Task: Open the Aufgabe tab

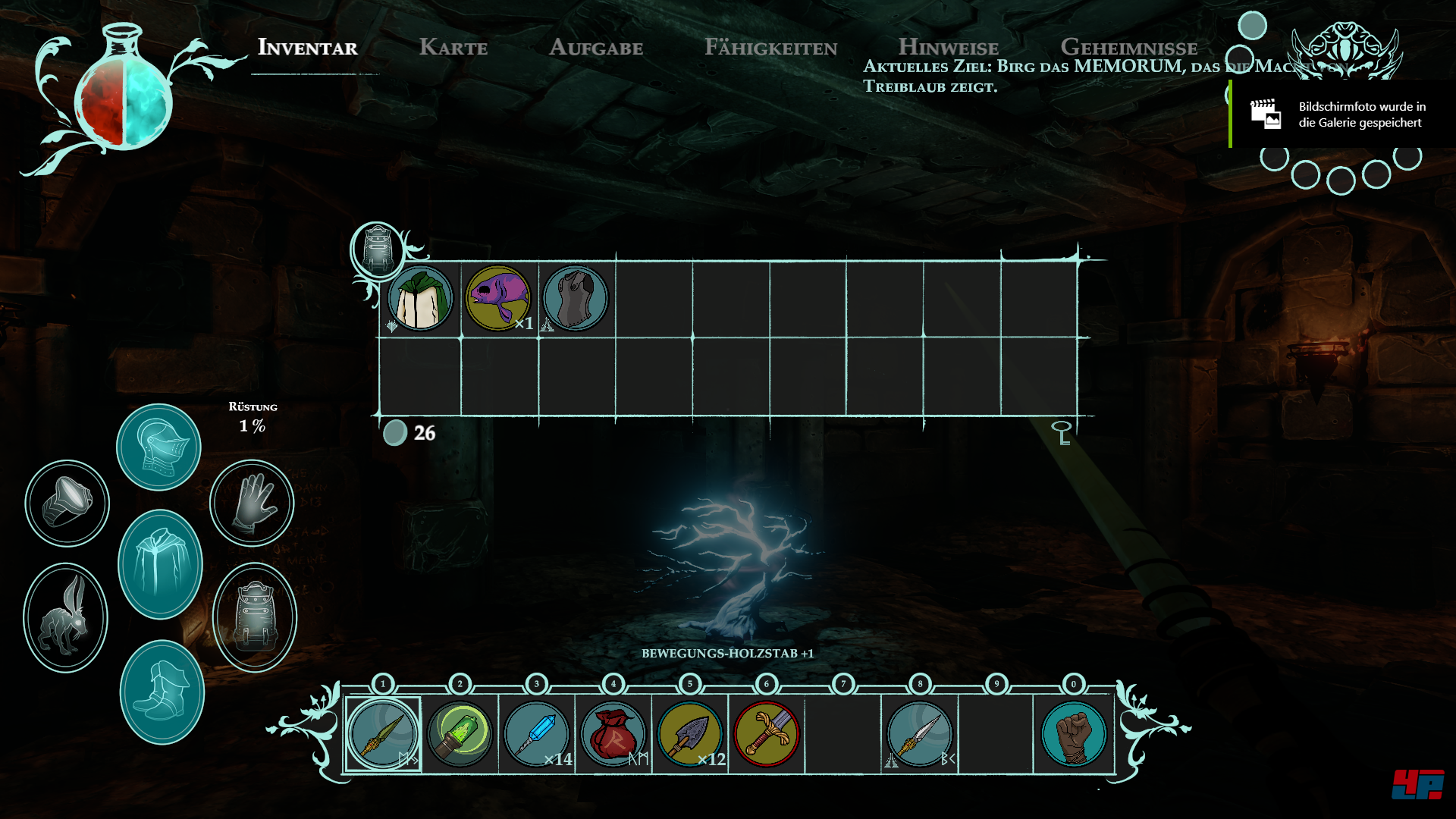Action: click(x=596, y=48)
